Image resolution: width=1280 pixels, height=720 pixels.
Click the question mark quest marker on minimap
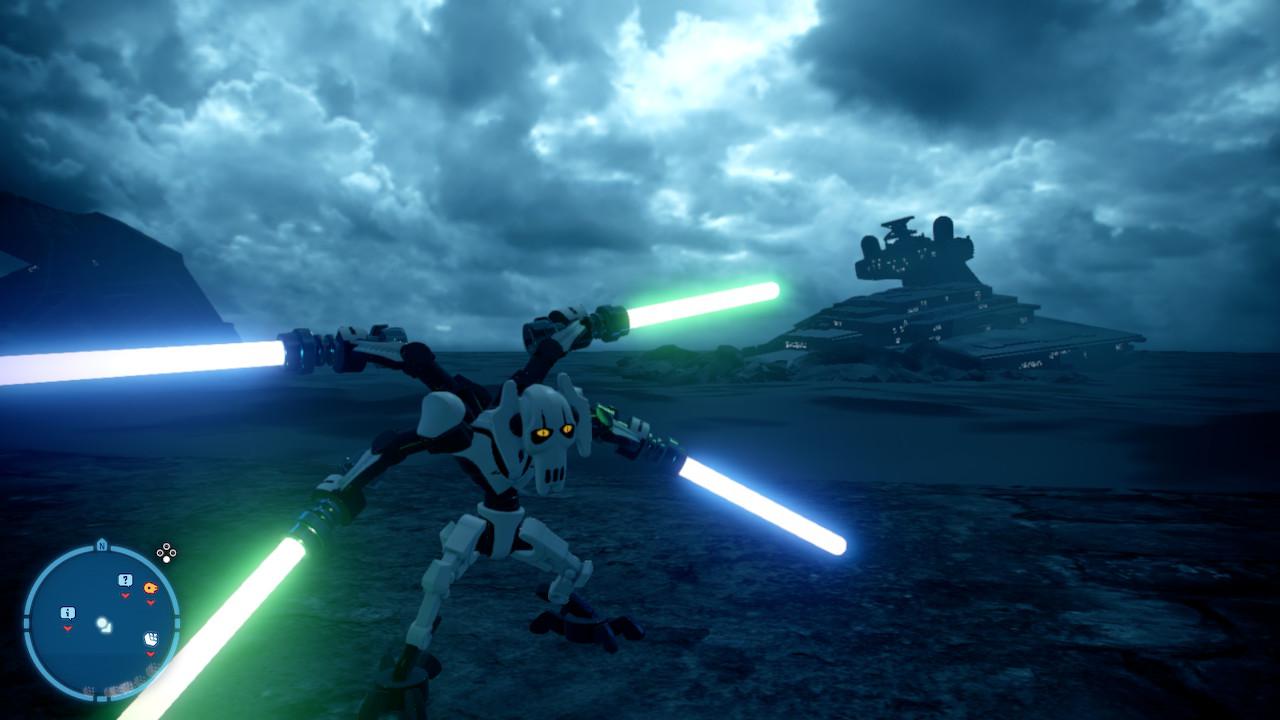[125, 579]
